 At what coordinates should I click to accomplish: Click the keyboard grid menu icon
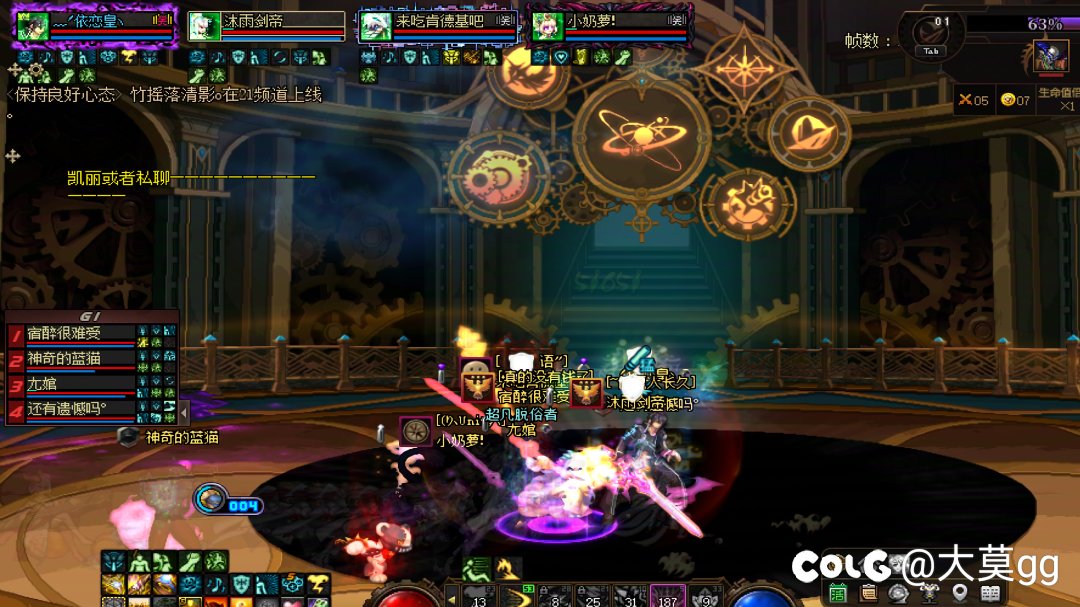pyautogui.click(x=991, y=593)
